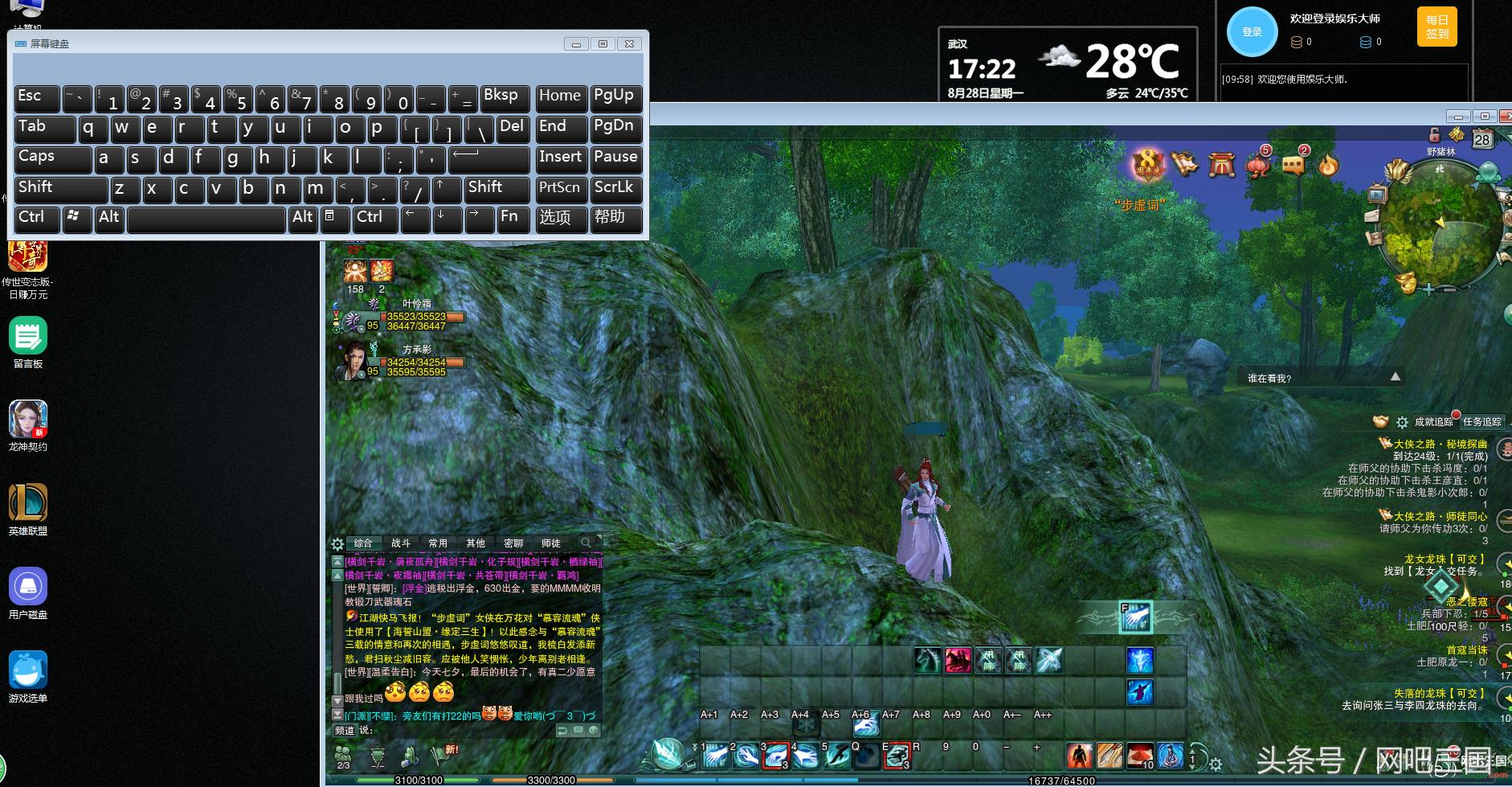Open the team members icon showing 2/3
Image resolution: width=1512 pixels, height=787 pixels.
[x=344, y=755]
